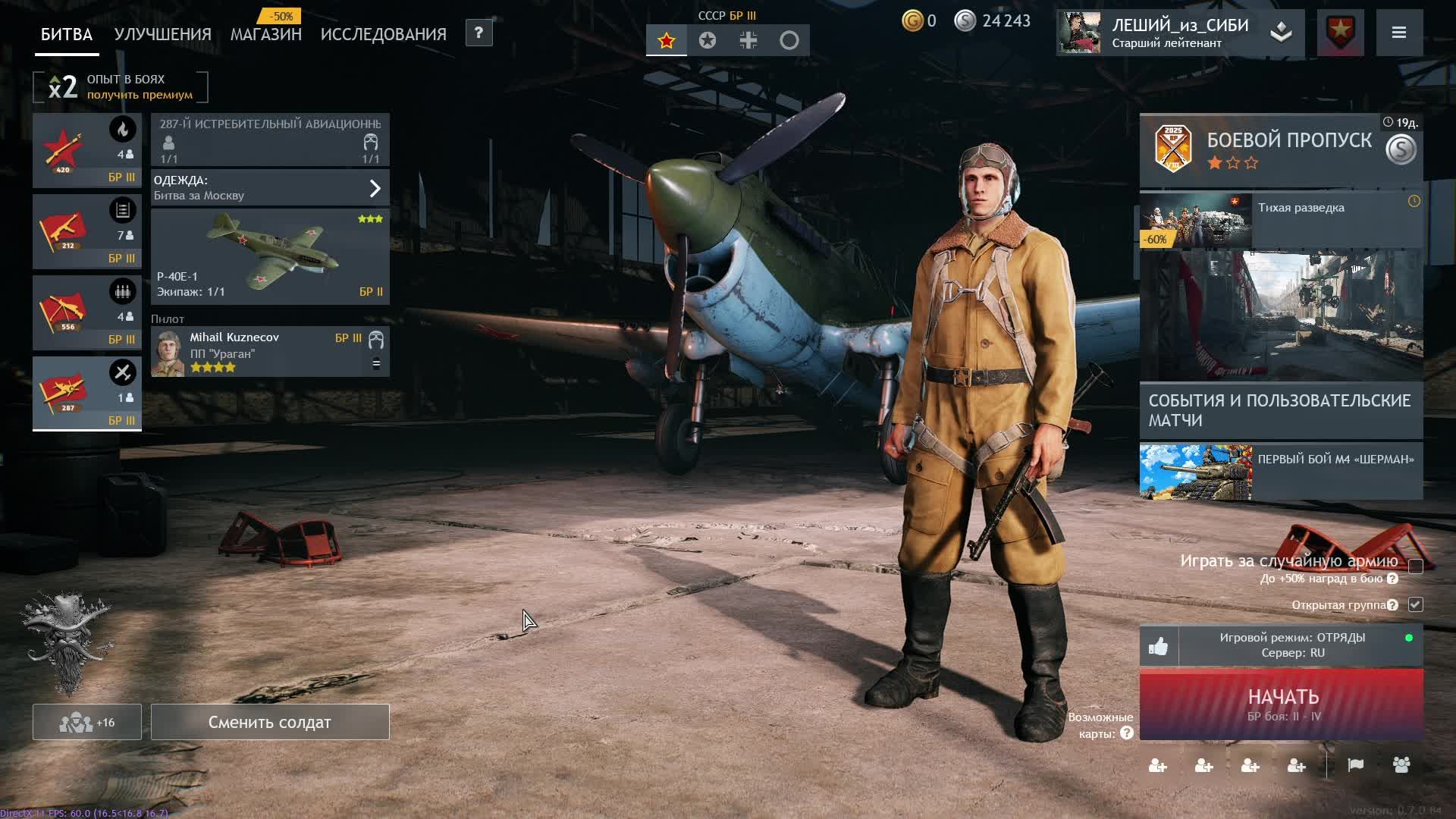
Task: Choose the iron cross faction icon
Action: coord(748,41)
